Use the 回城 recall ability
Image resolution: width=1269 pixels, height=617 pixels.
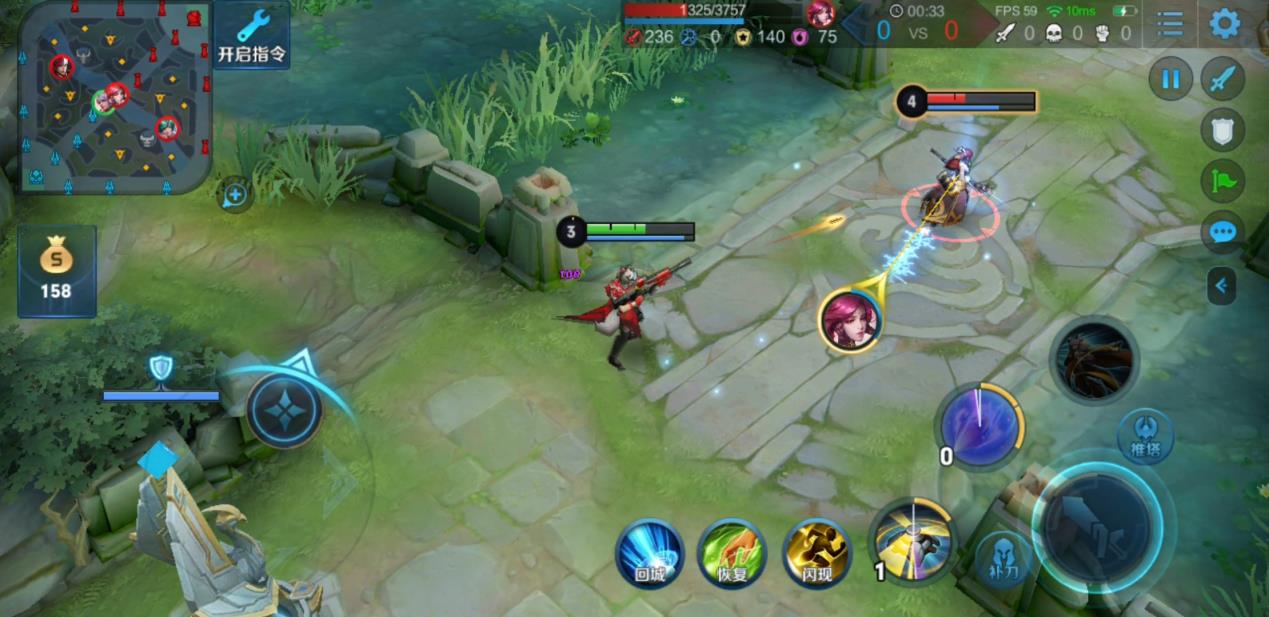pyautogui.click(x=649, y=553)
